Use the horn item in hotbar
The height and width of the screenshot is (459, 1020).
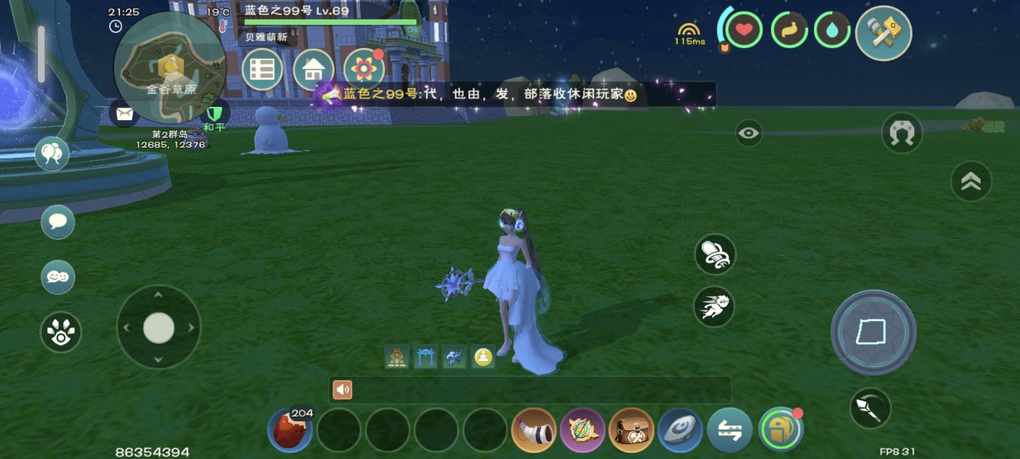pyautogui.click(x=534, y=430)
